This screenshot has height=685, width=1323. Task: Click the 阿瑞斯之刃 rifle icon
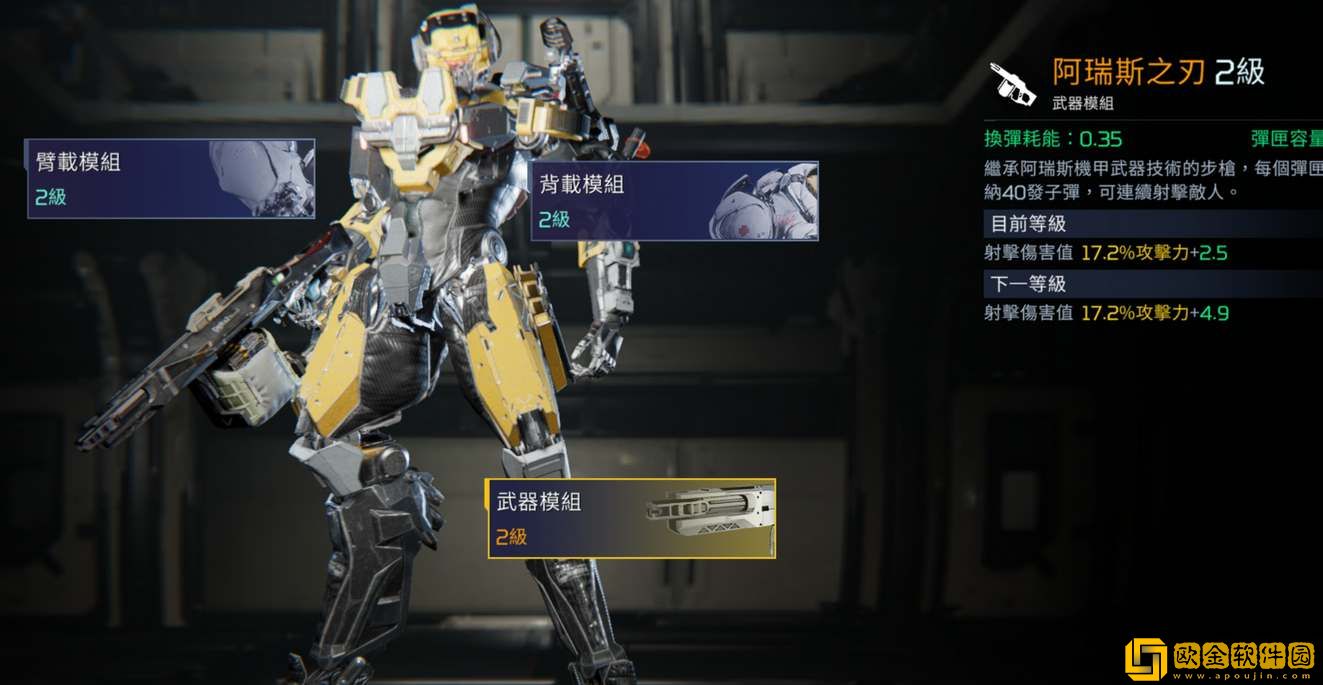pyautogui.click(x=1013, y=84)
